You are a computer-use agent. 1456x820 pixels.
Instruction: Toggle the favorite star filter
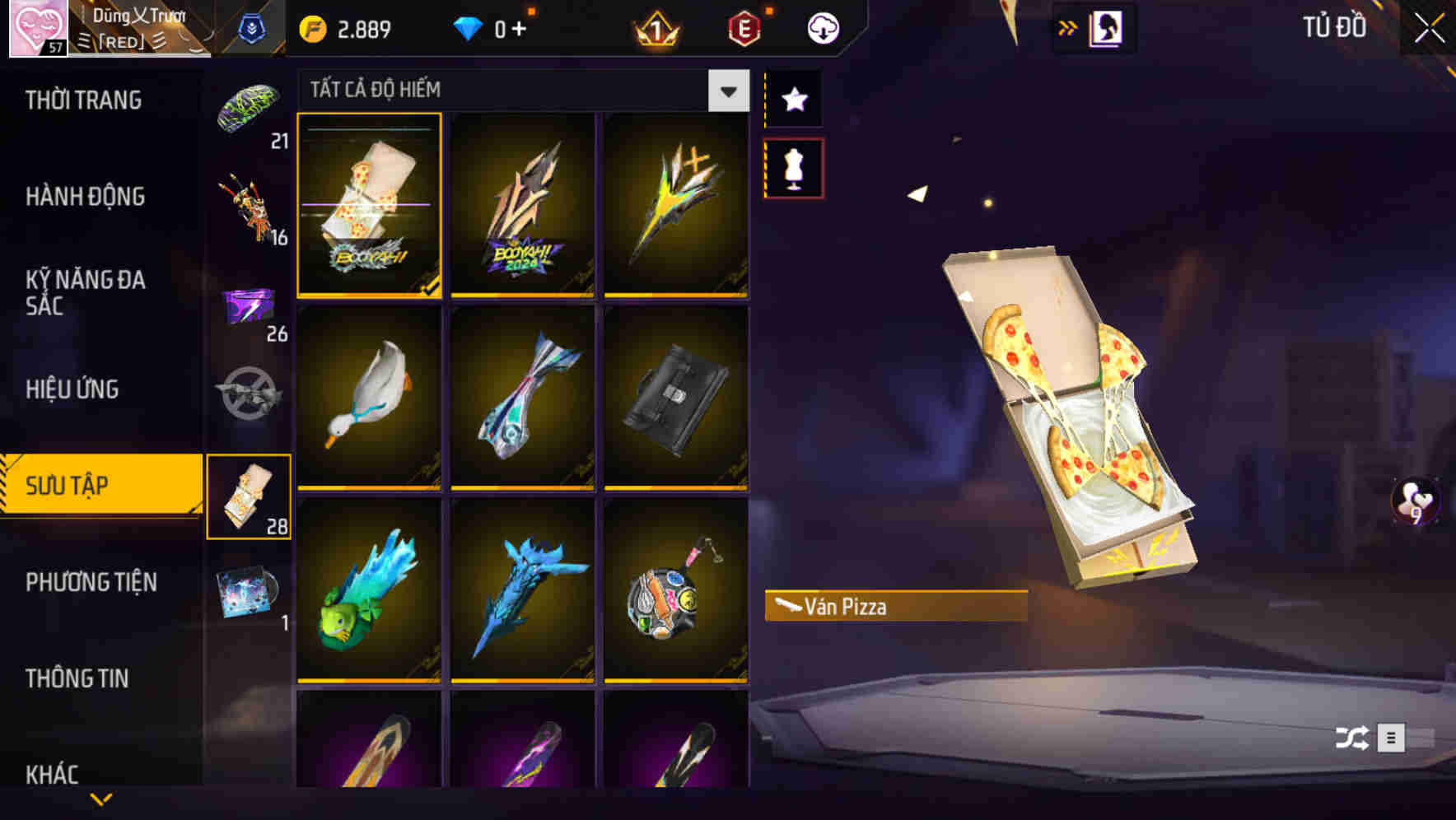point(793,99)
